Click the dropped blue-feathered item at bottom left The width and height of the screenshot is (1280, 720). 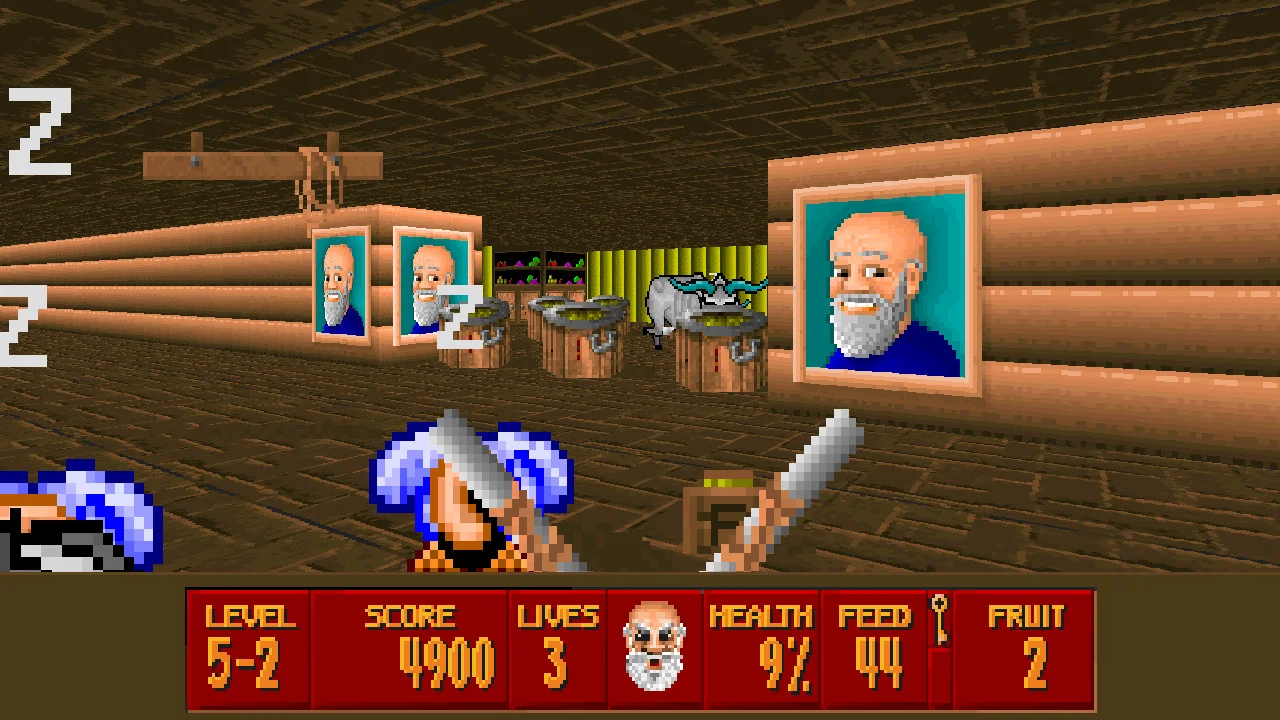pos(70,510)
